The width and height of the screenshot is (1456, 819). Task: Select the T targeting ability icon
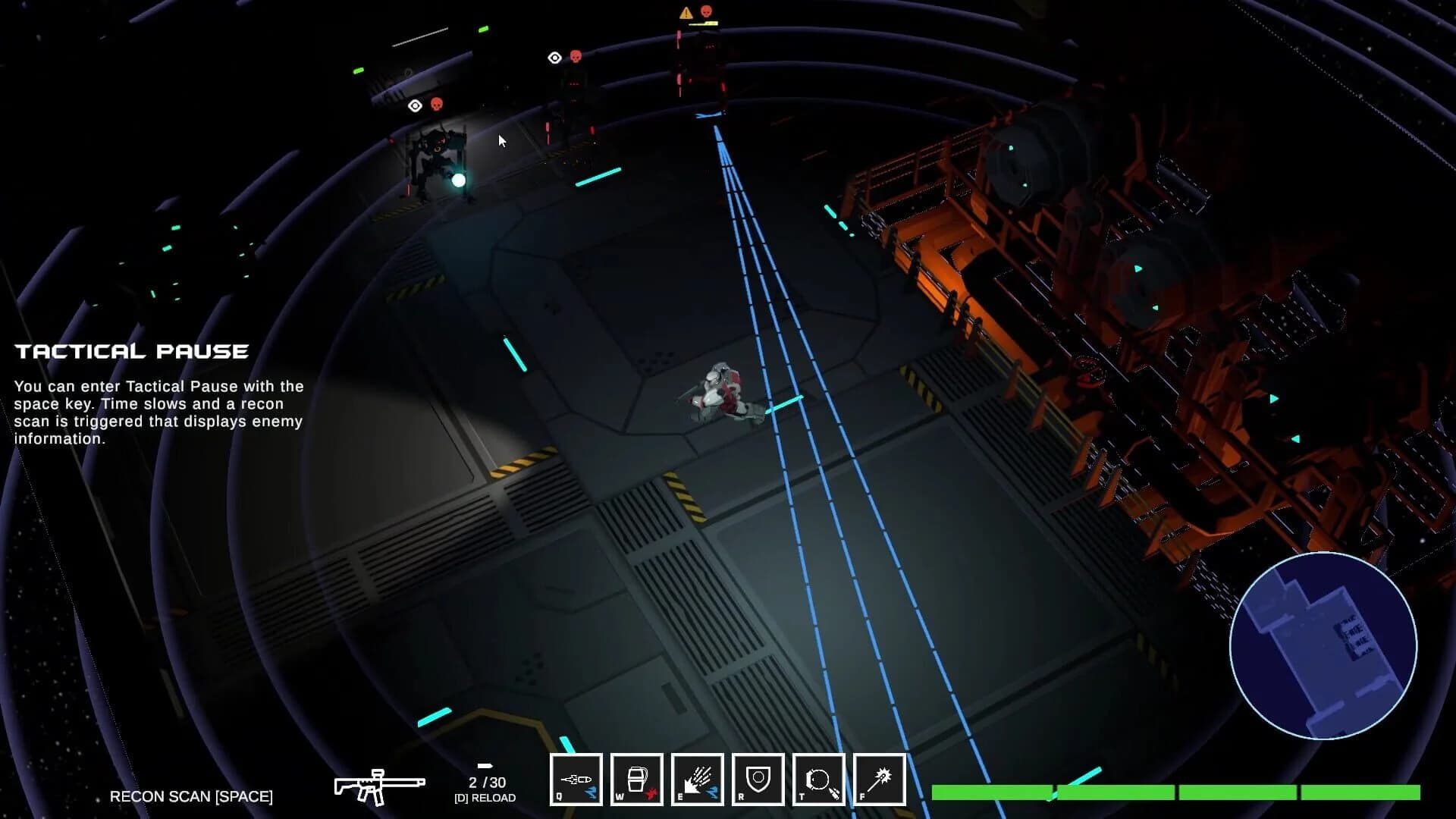(x=819, y=779)
